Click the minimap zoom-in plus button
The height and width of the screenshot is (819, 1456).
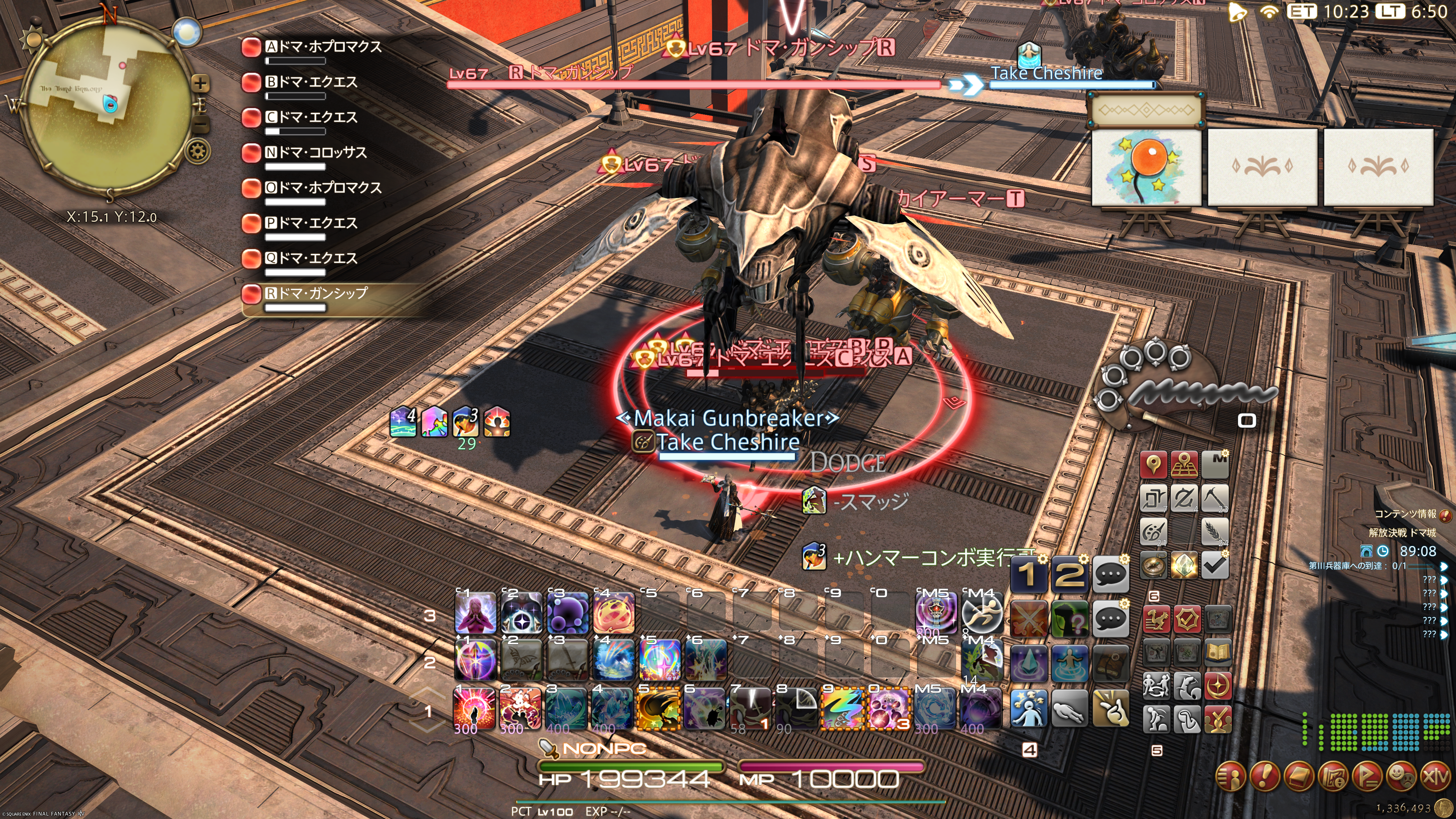point(200,84)
